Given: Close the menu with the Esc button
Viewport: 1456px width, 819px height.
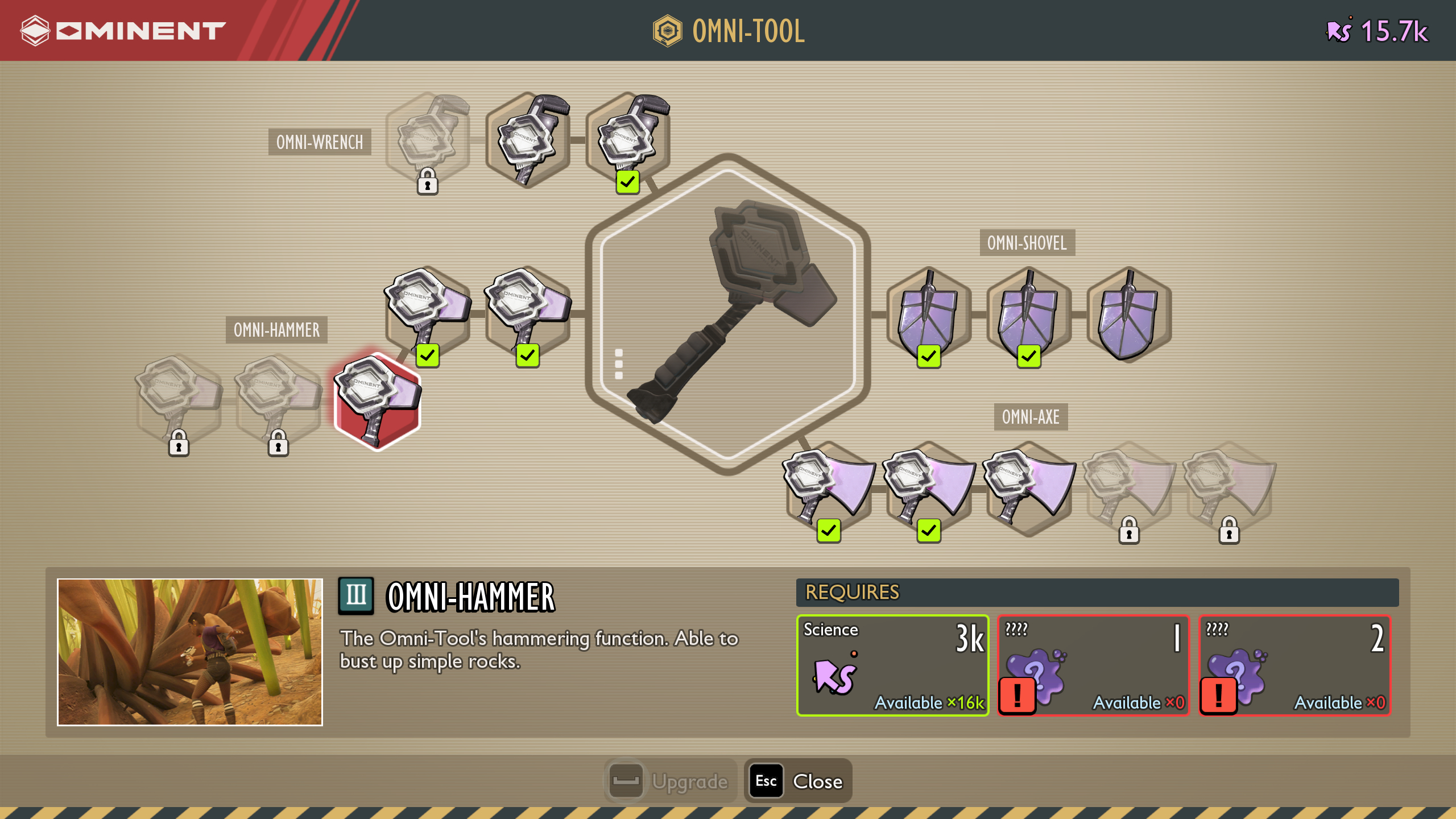Looking at the screenshot, I should point(796,781).
